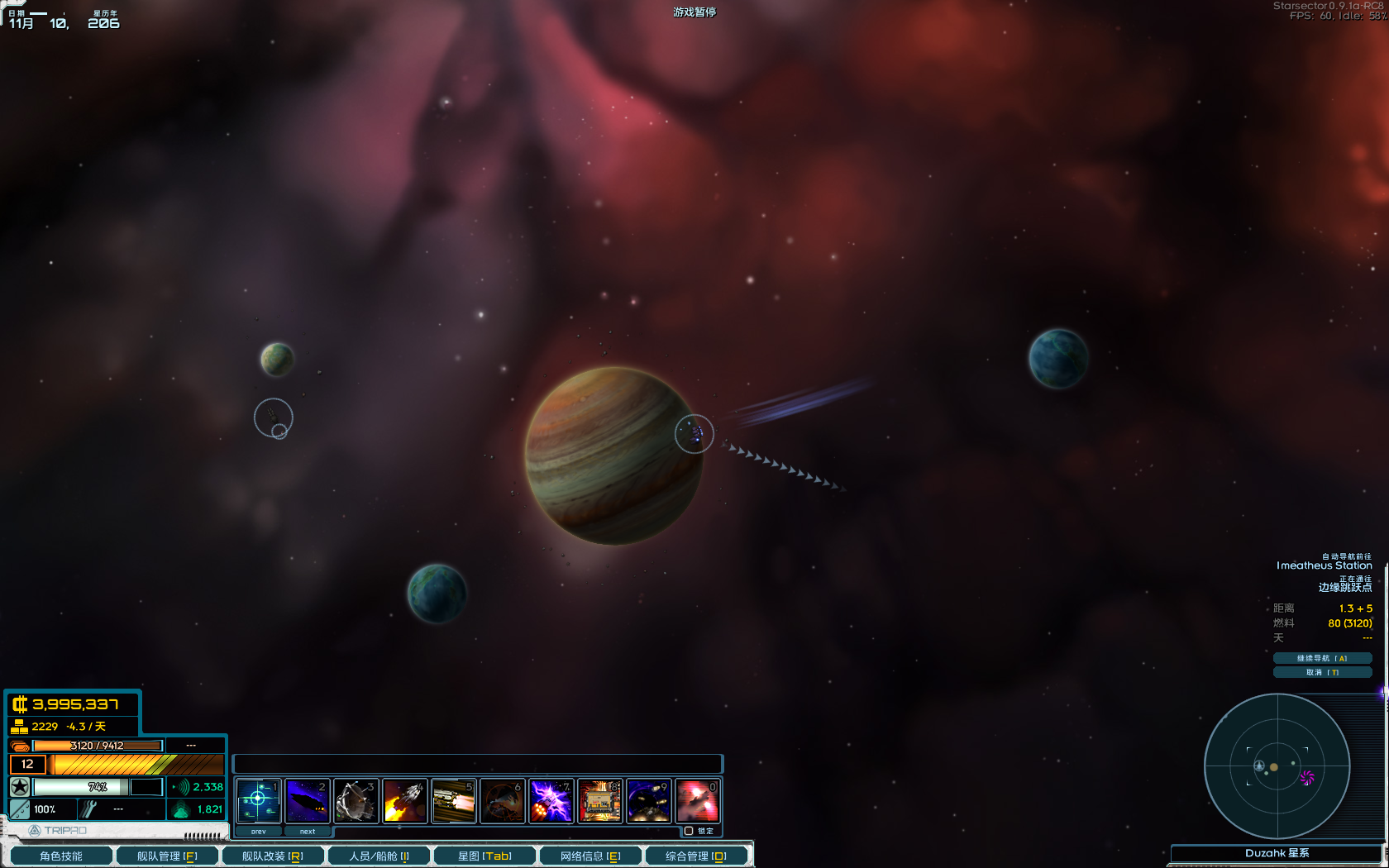Screen dimensions: 1389x868
Task: Activate the purple lightning ability in slot 7
Action: click(x=551, y=801)
